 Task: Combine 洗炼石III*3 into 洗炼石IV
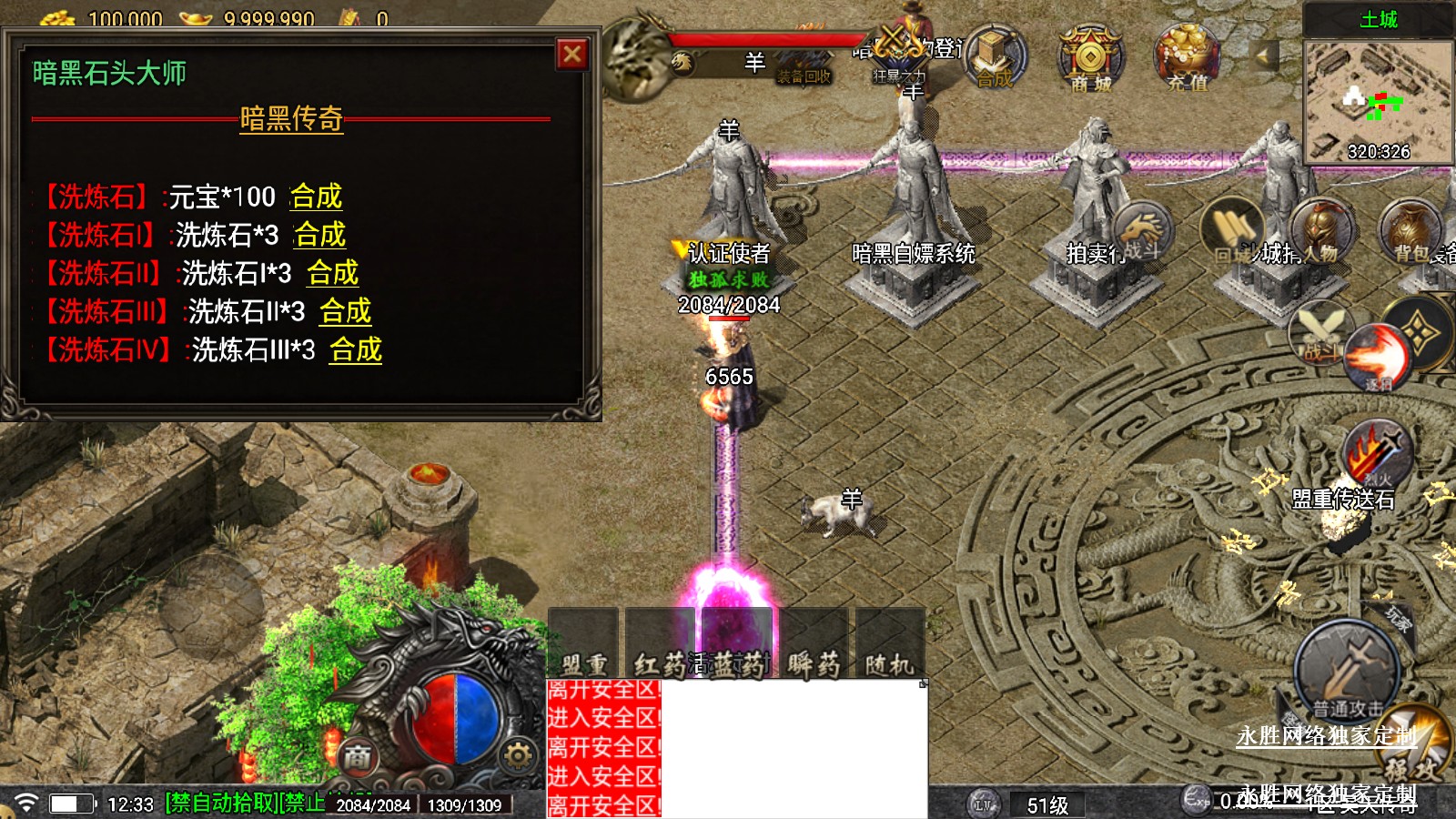(356, 349)
